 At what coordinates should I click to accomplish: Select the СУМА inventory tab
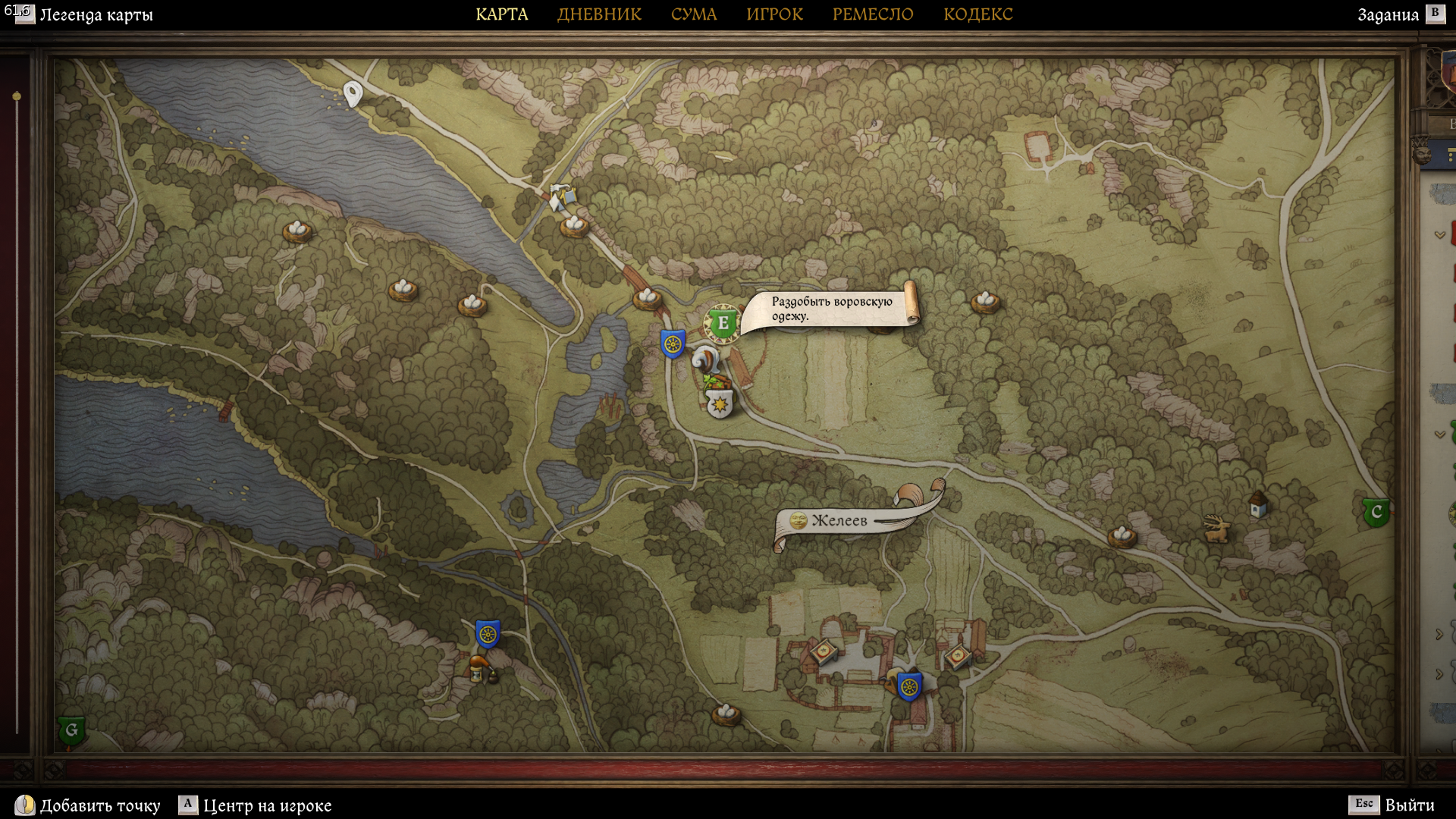693,14
